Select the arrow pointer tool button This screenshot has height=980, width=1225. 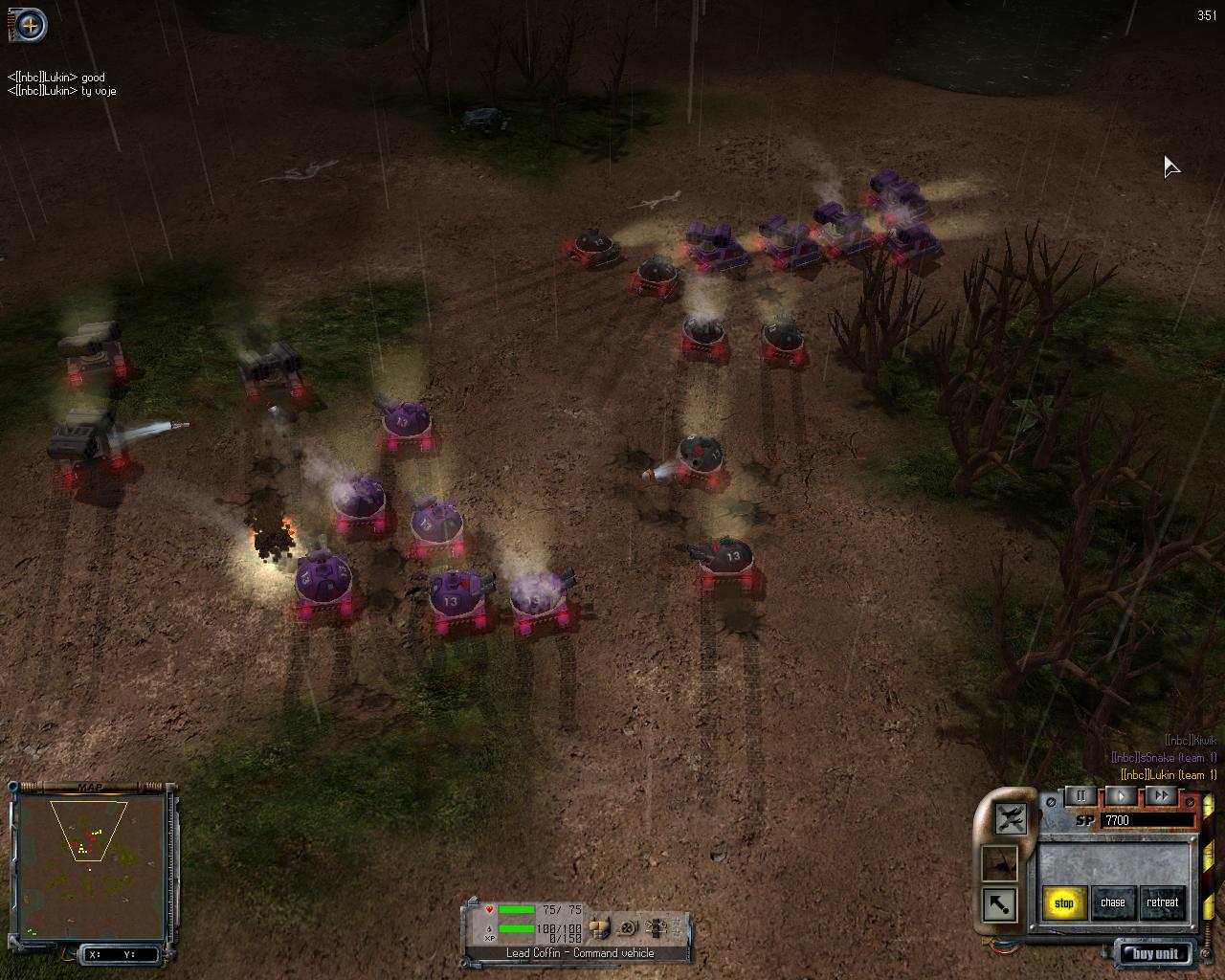click(x=999, y=902)
